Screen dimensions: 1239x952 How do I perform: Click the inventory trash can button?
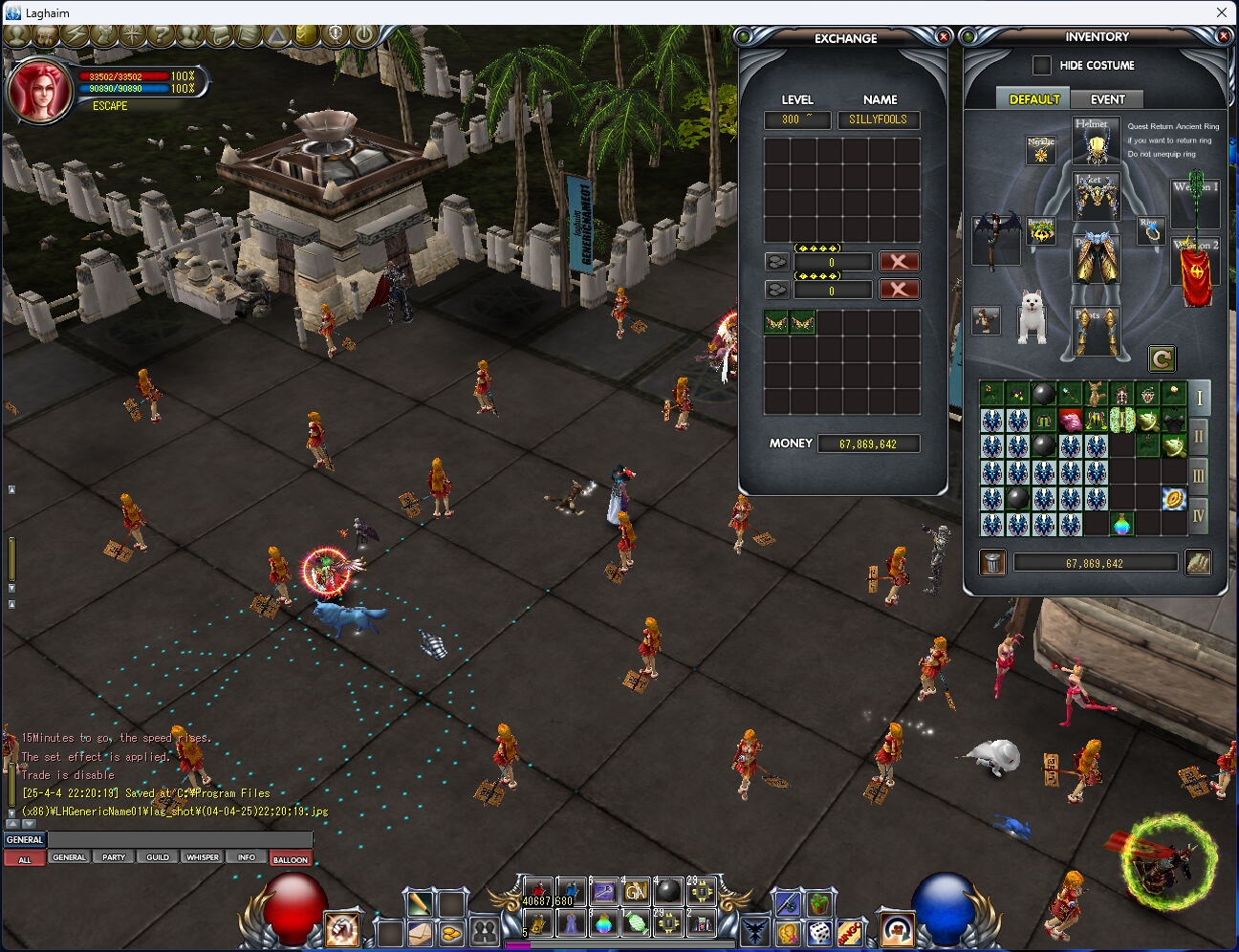[993, 563]
